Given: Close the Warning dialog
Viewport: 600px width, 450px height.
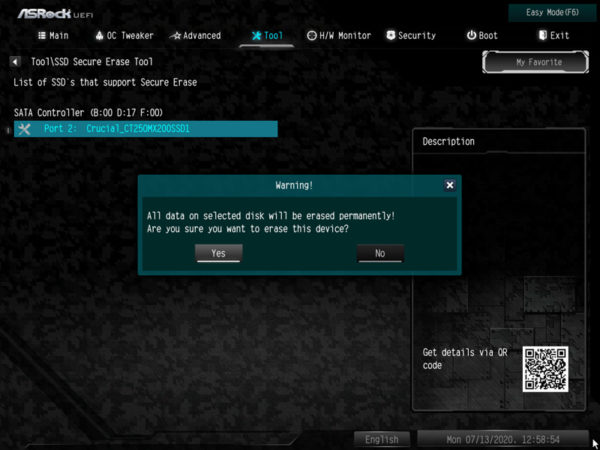Looking at the screenshot, I should click(x=449, y=185).
